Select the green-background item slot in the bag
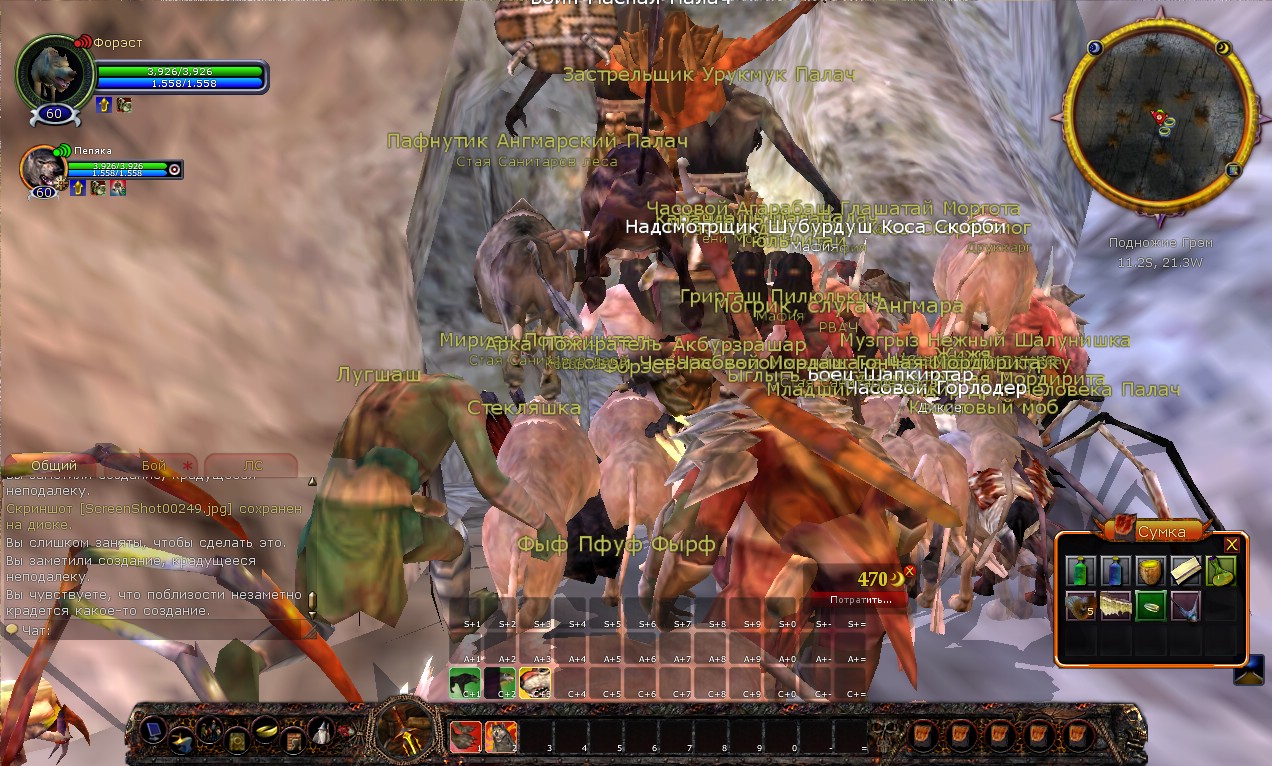 [1150, 605]
